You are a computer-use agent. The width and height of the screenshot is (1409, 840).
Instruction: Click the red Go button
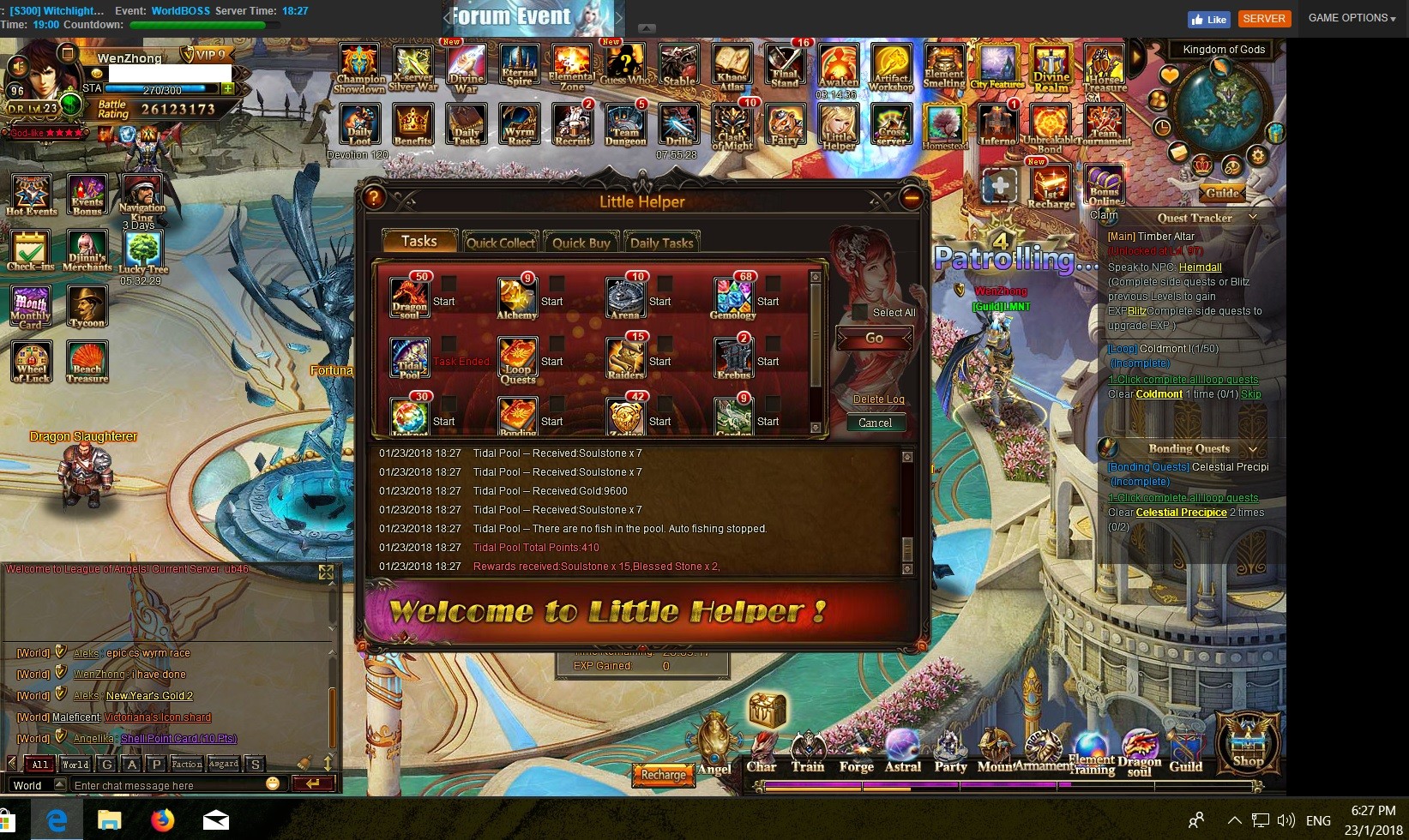(874, 339)
